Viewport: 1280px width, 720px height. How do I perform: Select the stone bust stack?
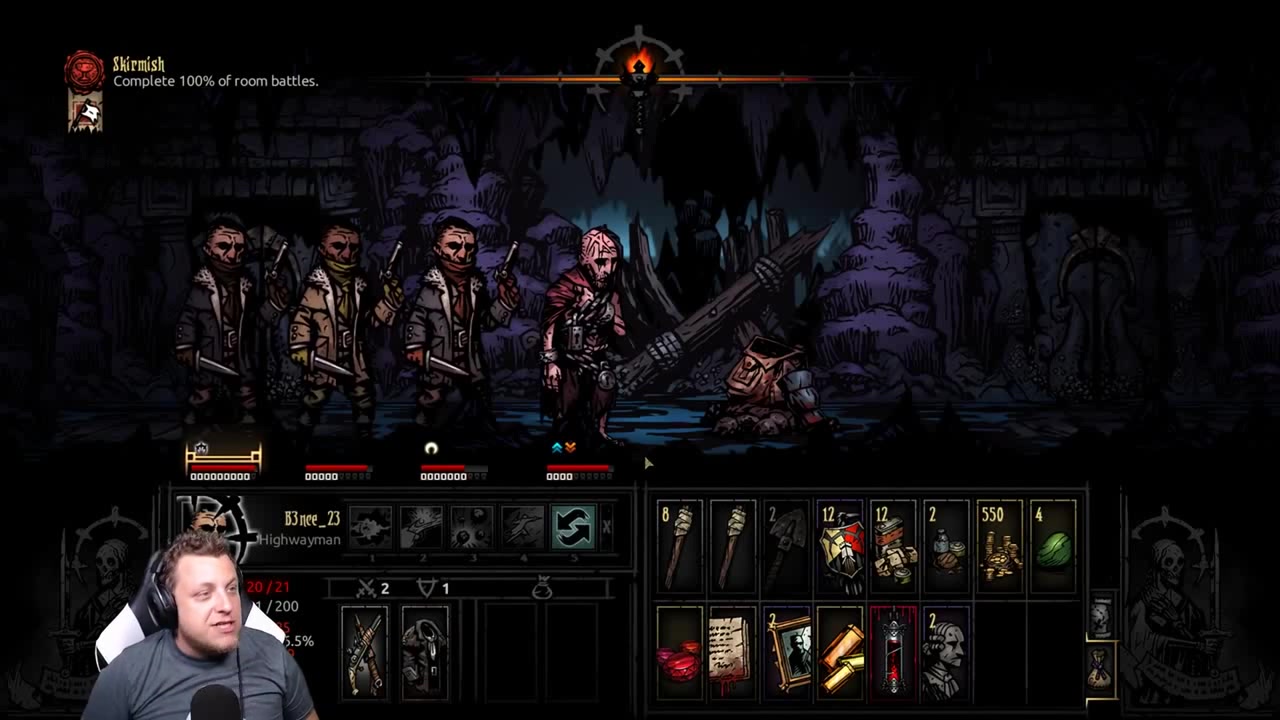(946, 652)
